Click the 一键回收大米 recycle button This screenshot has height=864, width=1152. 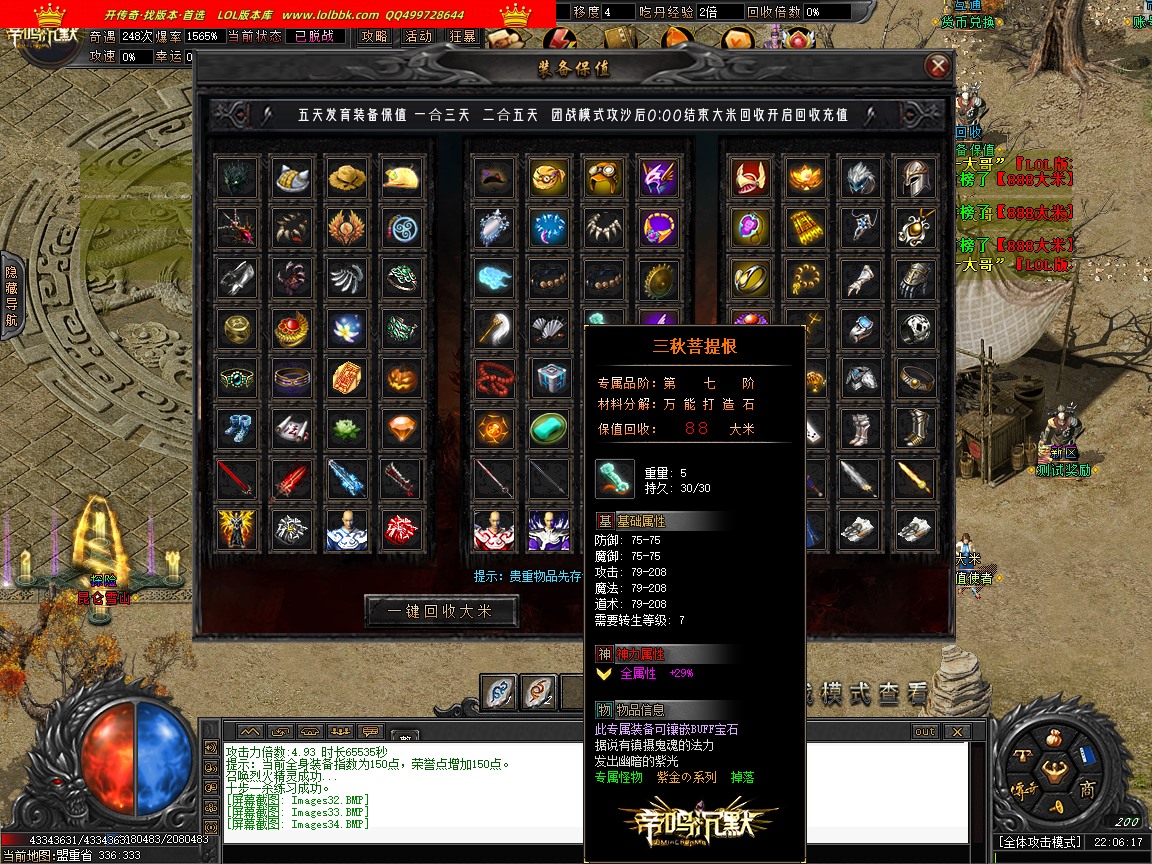click(x=442, y=611)
